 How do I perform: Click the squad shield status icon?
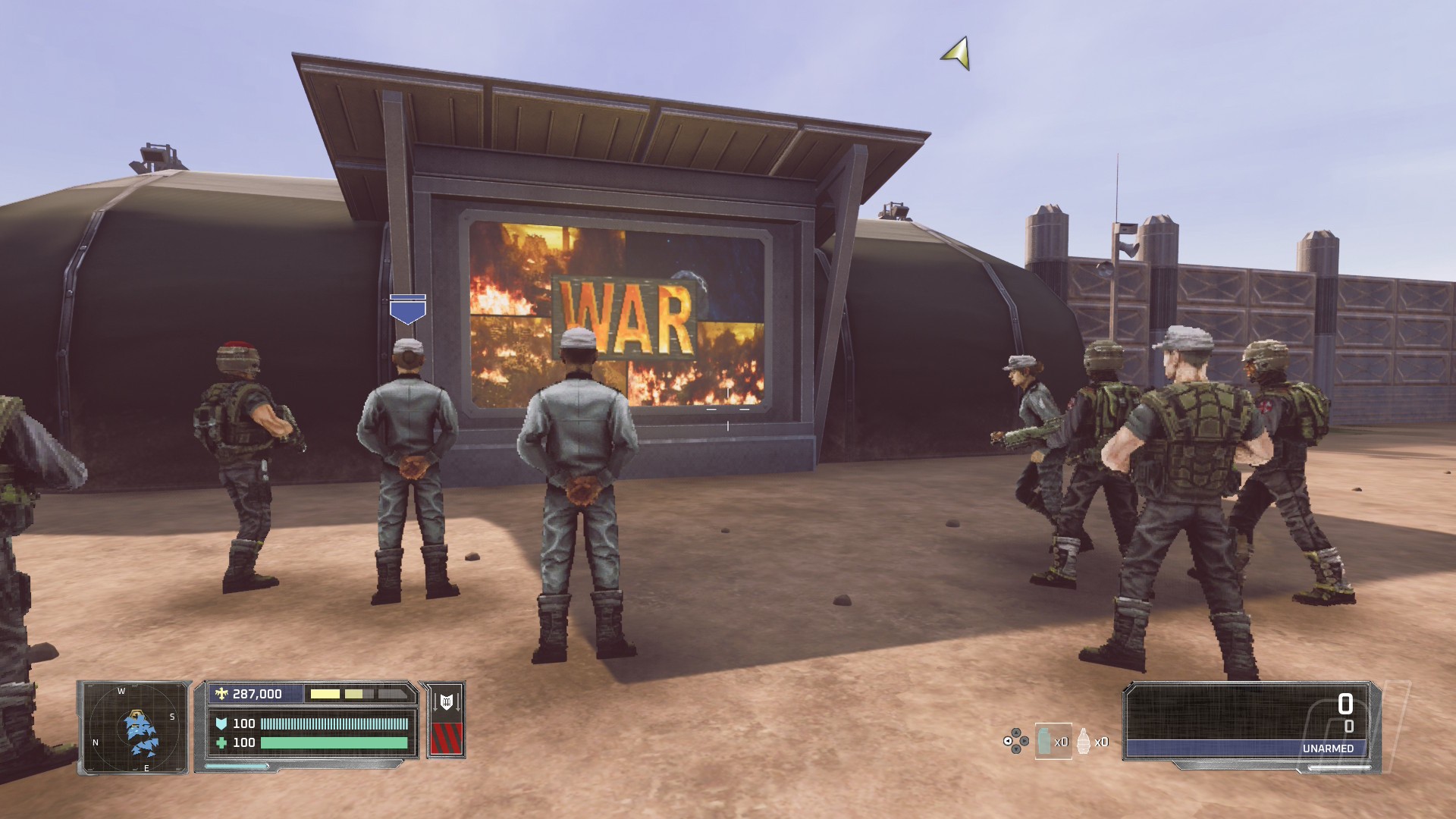[446, 702]
